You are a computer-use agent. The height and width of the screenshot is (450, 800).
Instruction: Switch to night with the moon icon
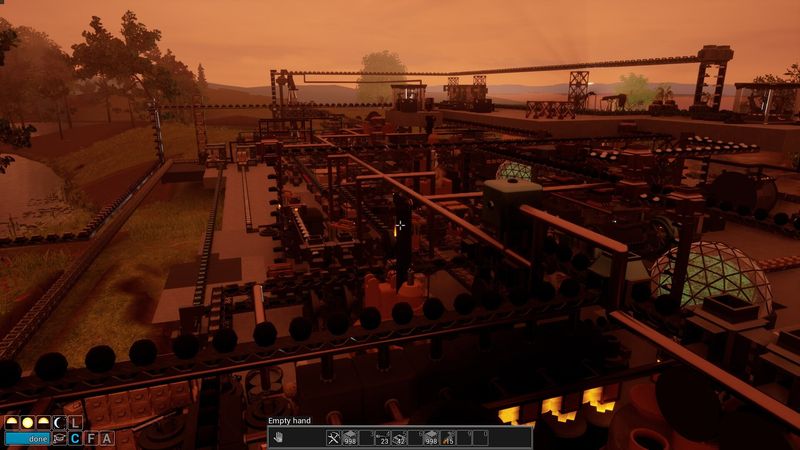click(58, 423)
